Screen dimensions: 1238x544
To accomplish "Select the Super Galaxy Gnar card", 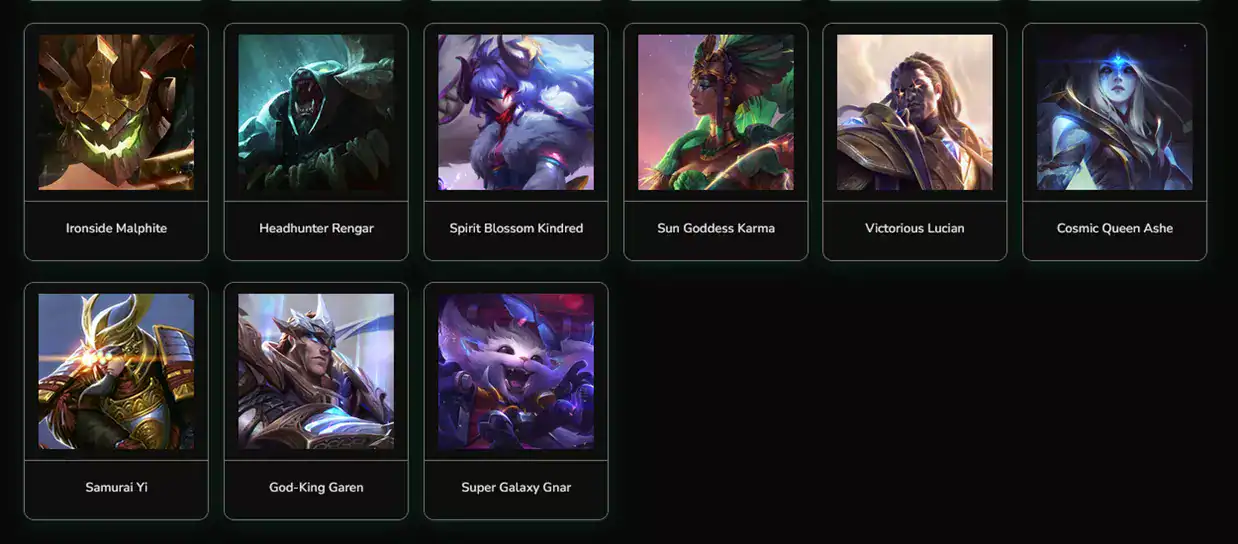I will pos(516,400).
